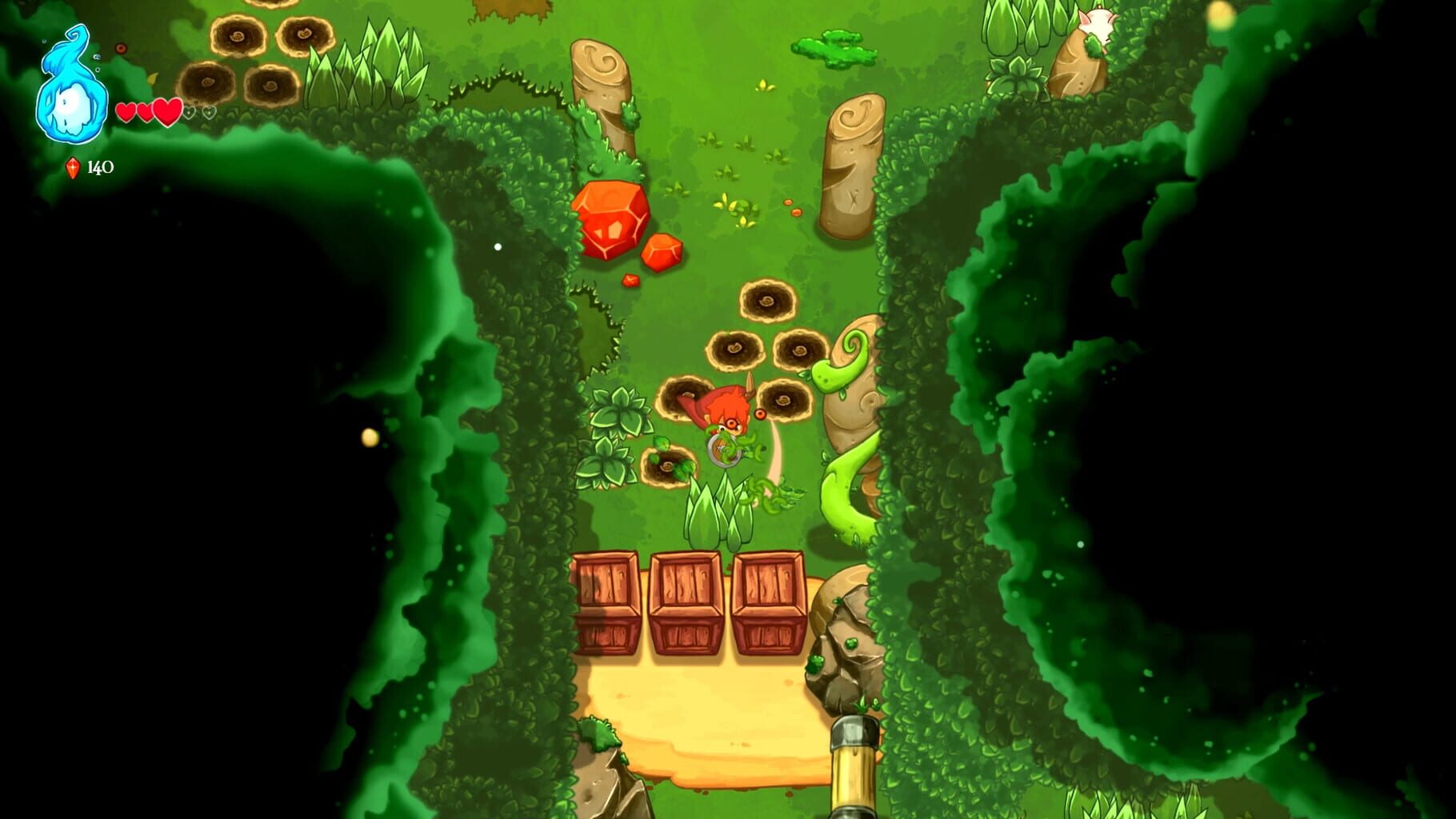
Task: Click the tiny gem shard below the gems
Action: 629,281
